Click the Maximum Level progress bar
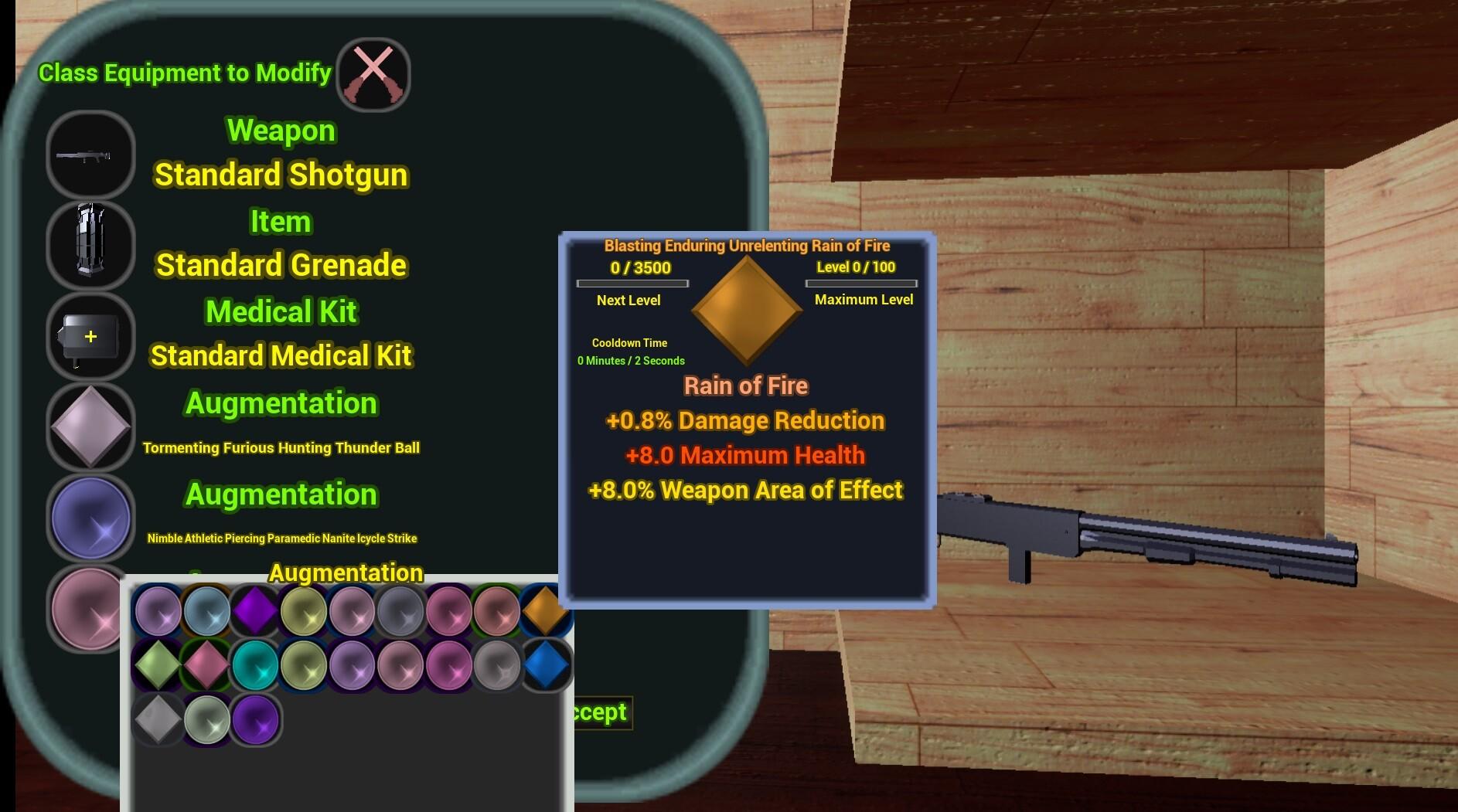 tap(863, 284)
